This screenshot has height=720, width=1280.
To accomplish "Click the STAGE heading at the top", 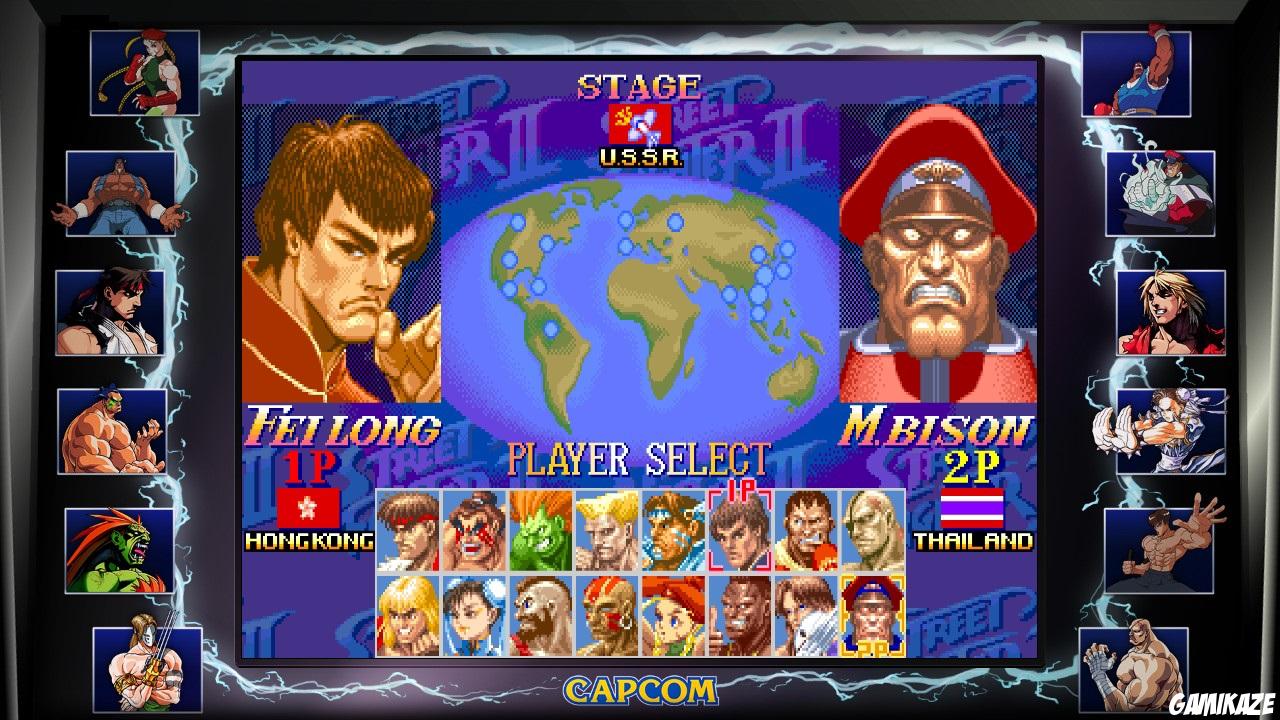I will pyautogui.click(x=640, y=85).
